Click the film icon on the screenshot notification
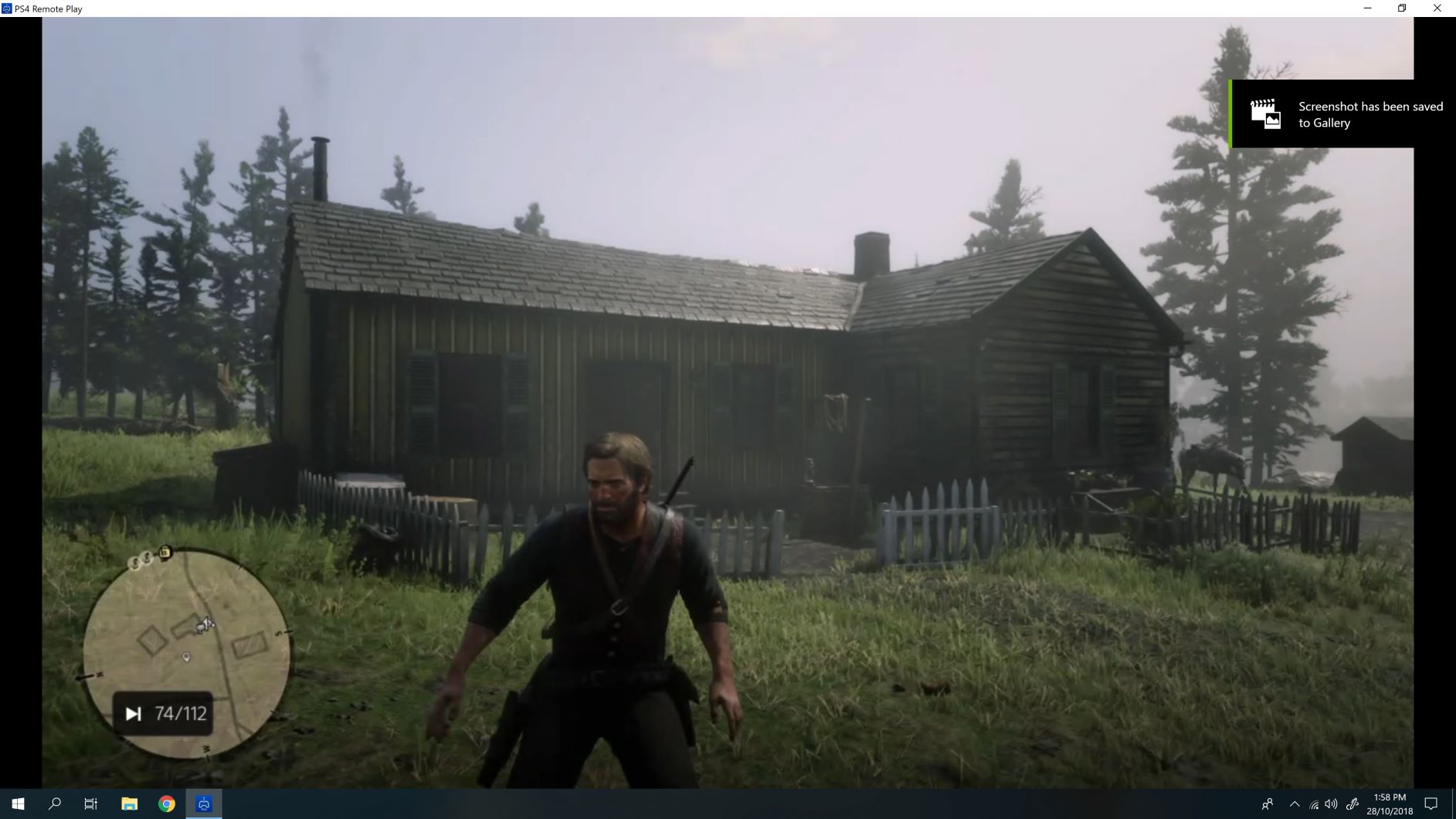Viewport: 1456px width, 819px height. coord(1267,114)
